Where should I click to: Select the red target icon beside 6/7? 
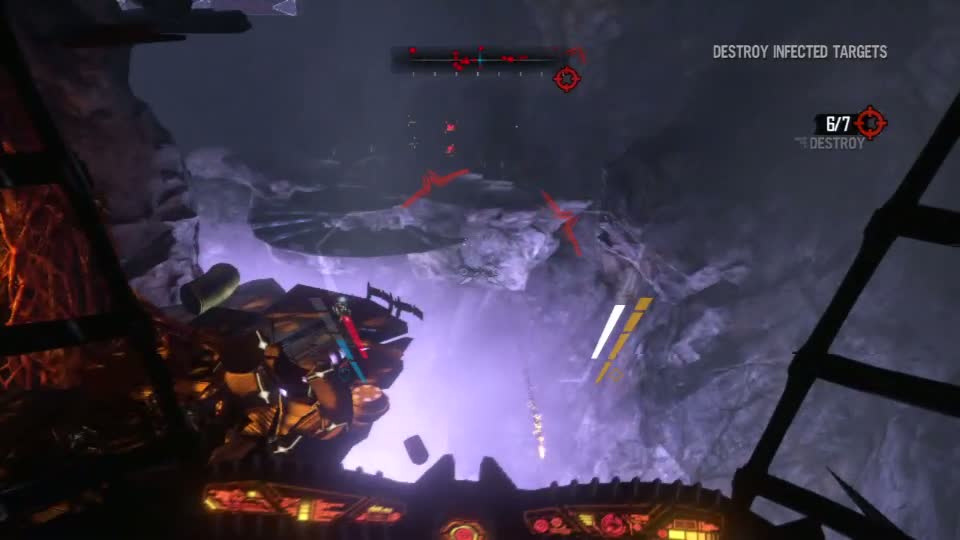[x=871, y=123]
